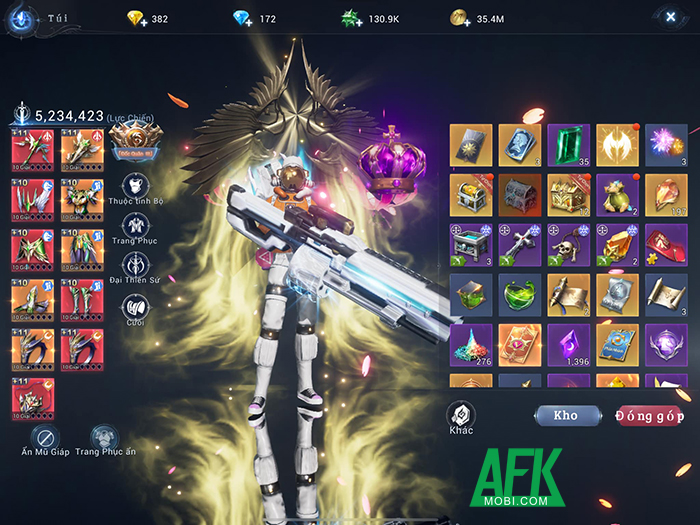Open the Cưỡi mount menu
This screenshot has width=700, height=525.
pyautogui.click(x=136, y=306)
